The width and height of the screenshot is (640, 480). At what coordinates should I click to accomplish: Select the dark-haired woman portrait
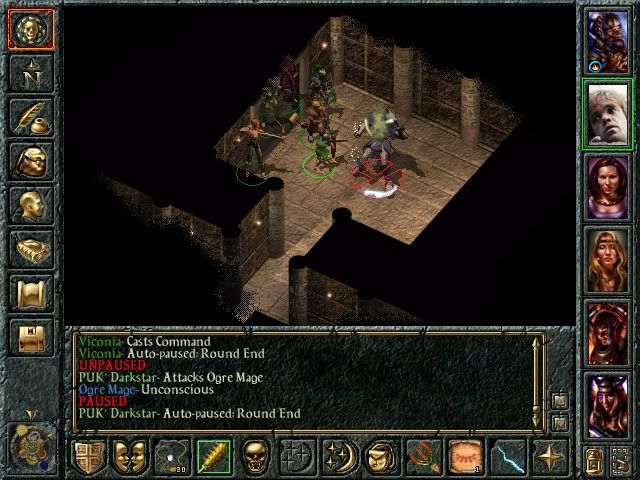606,186
